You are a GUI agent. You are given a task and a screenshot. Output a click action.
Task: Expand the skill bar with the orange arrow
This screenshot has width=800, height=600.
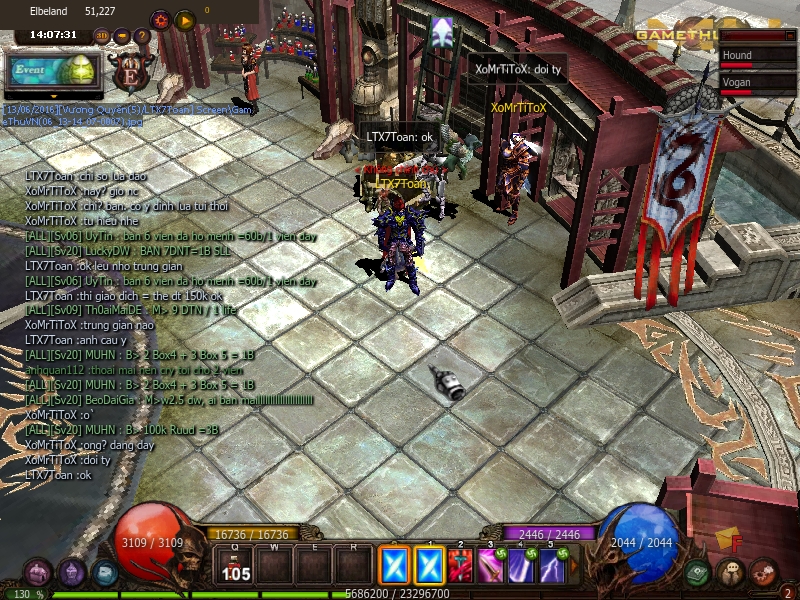click(574, 567)
